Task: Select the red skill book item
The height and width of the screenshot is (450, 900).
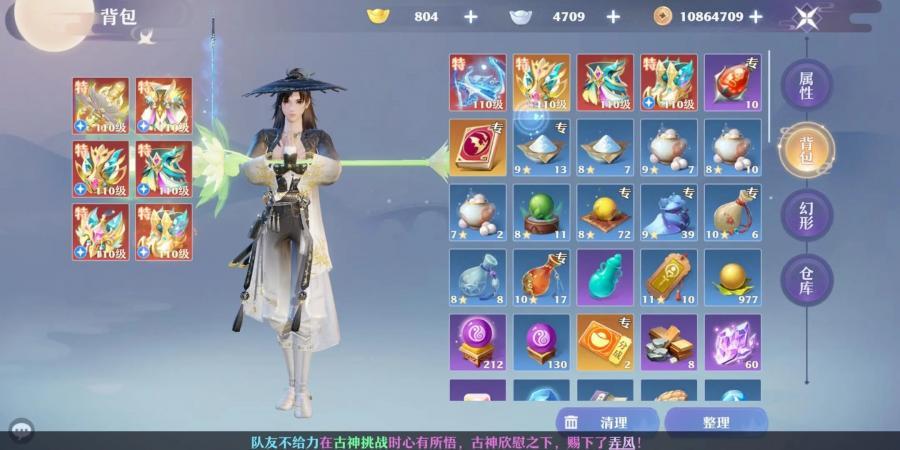Action: [477, 148]
